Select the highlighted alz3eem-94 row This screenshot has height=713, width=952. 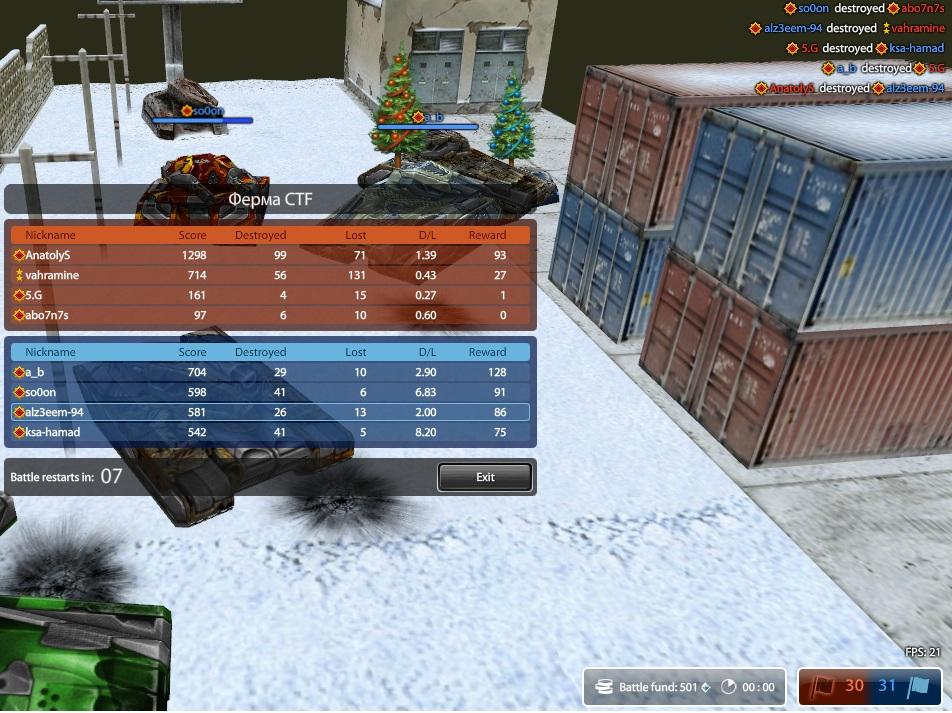[x=270, y=412]
